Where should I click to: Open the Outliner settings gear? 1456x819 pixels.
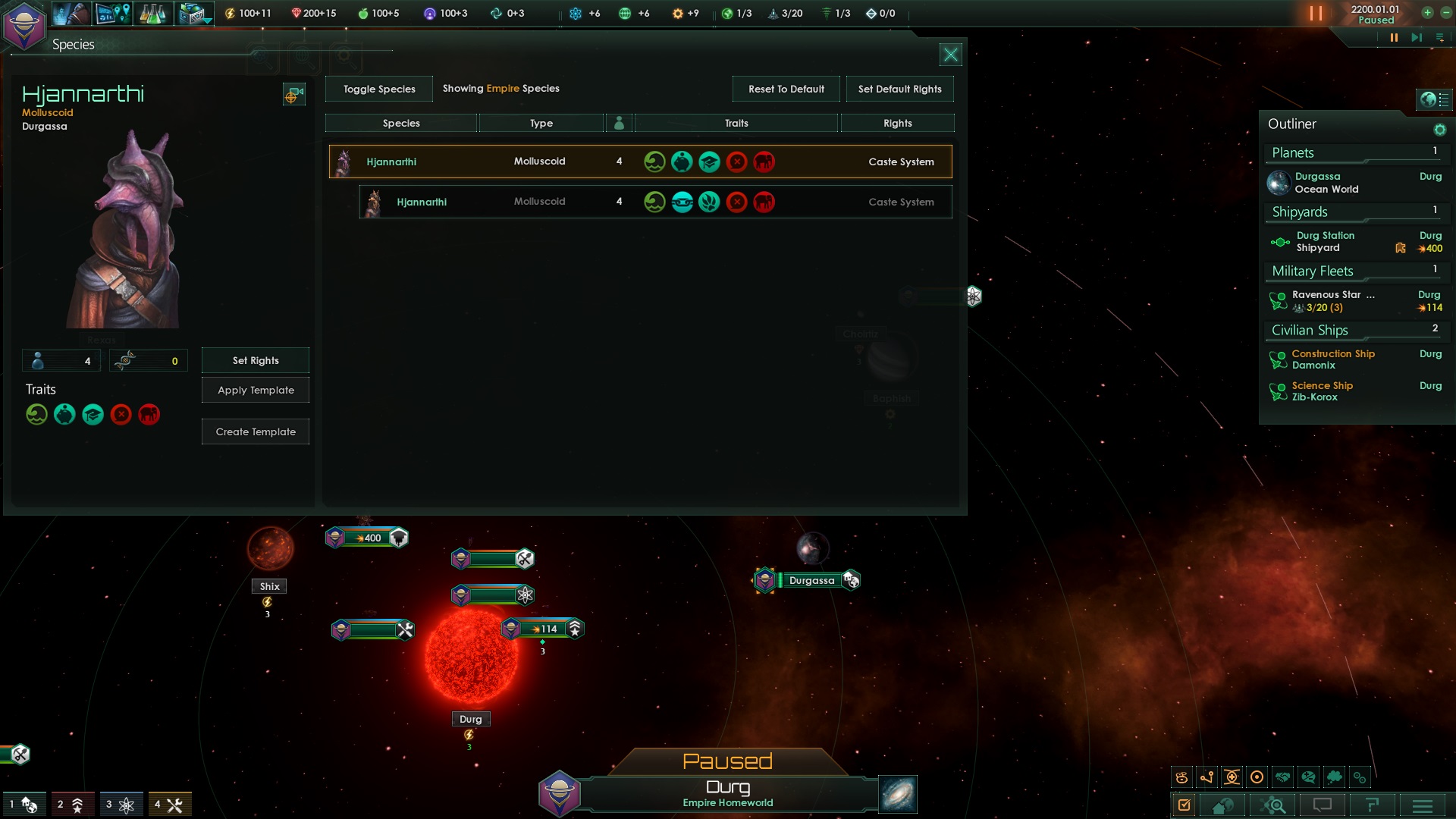[x=1439, y=130]
